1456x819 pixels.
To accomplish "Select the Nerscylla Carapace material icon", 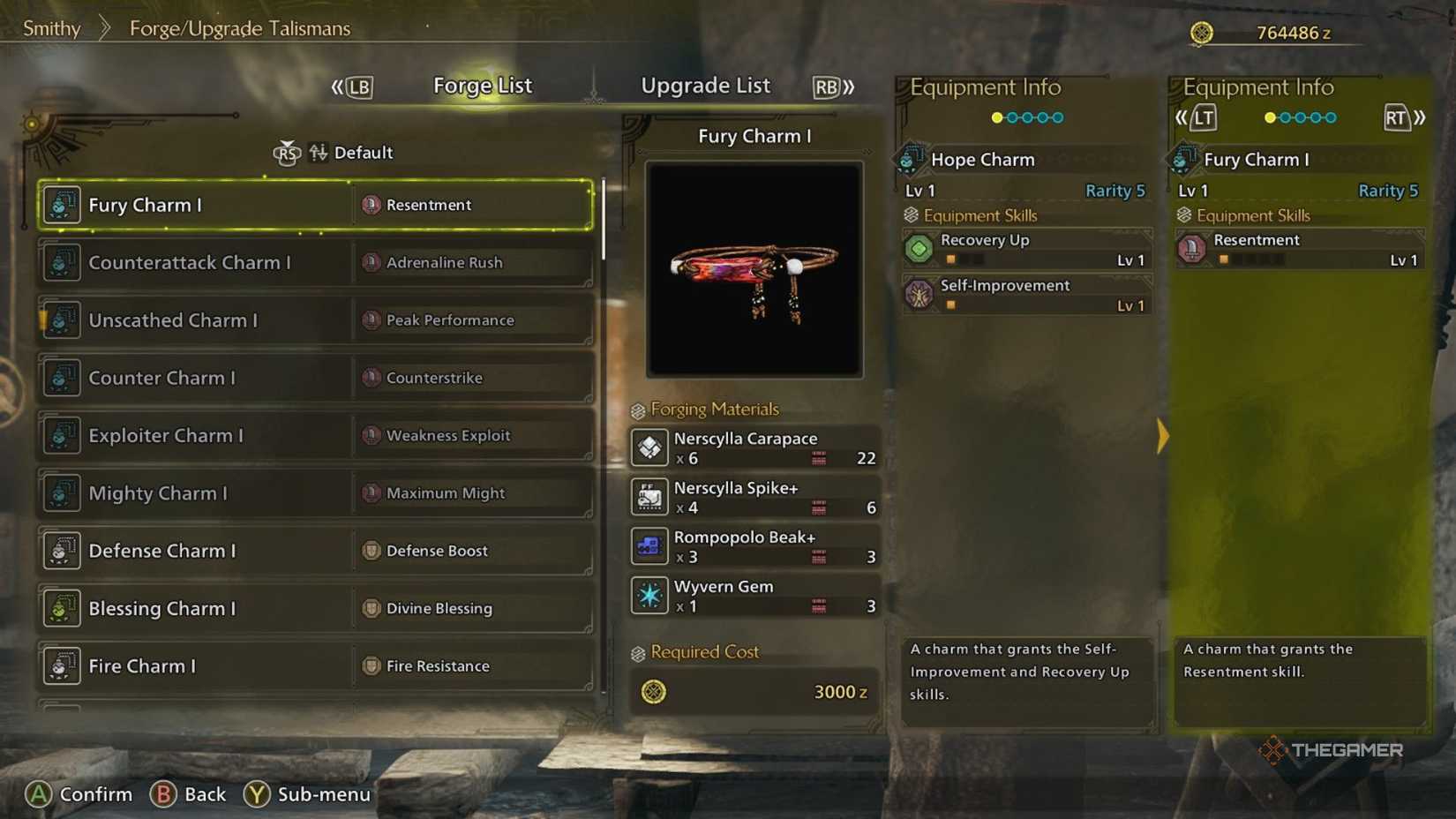I will click(x=649, y=447).
